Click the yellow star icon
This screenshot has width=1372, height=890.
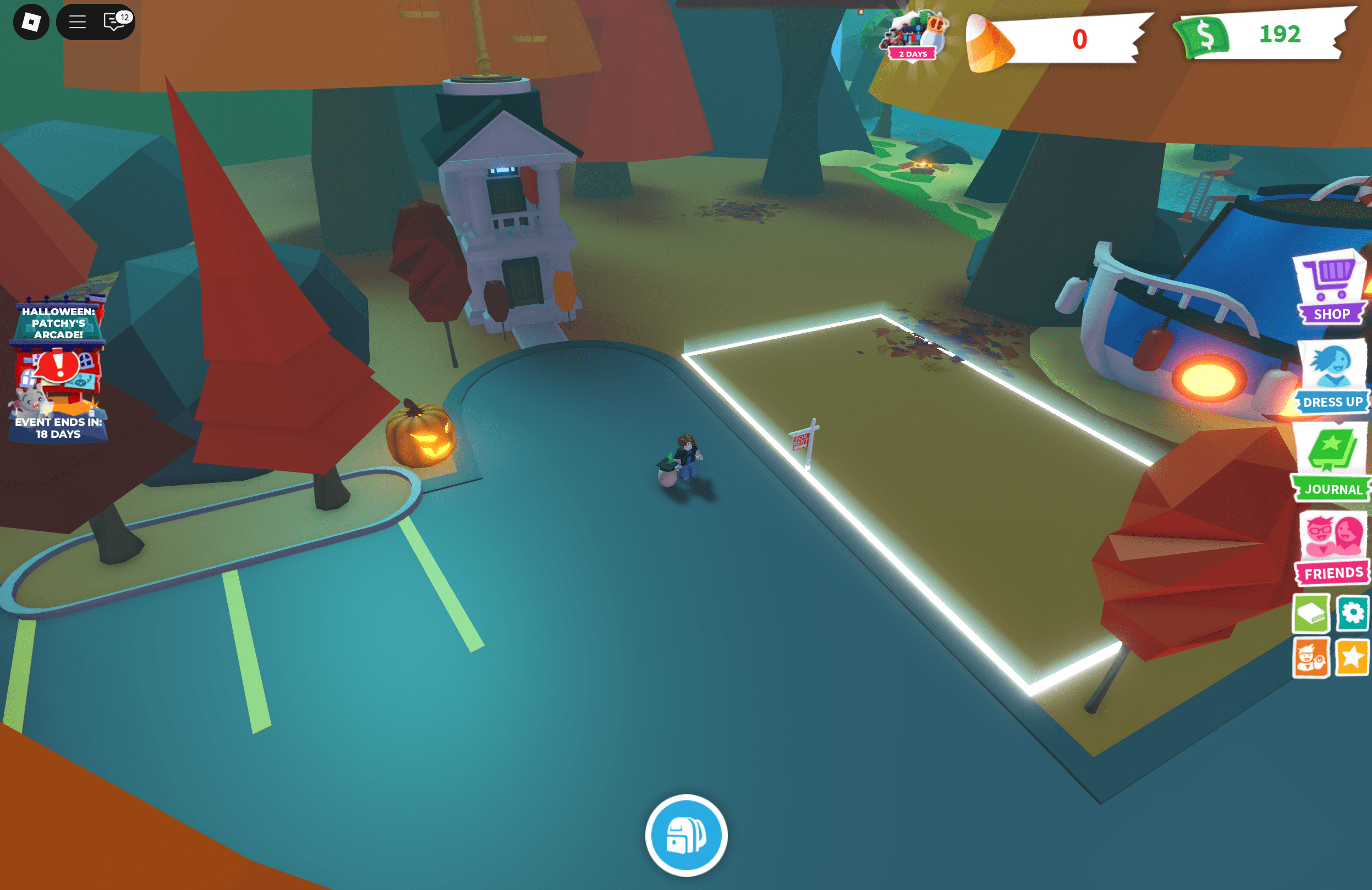pyautogui.click(x=1352, y=657)
